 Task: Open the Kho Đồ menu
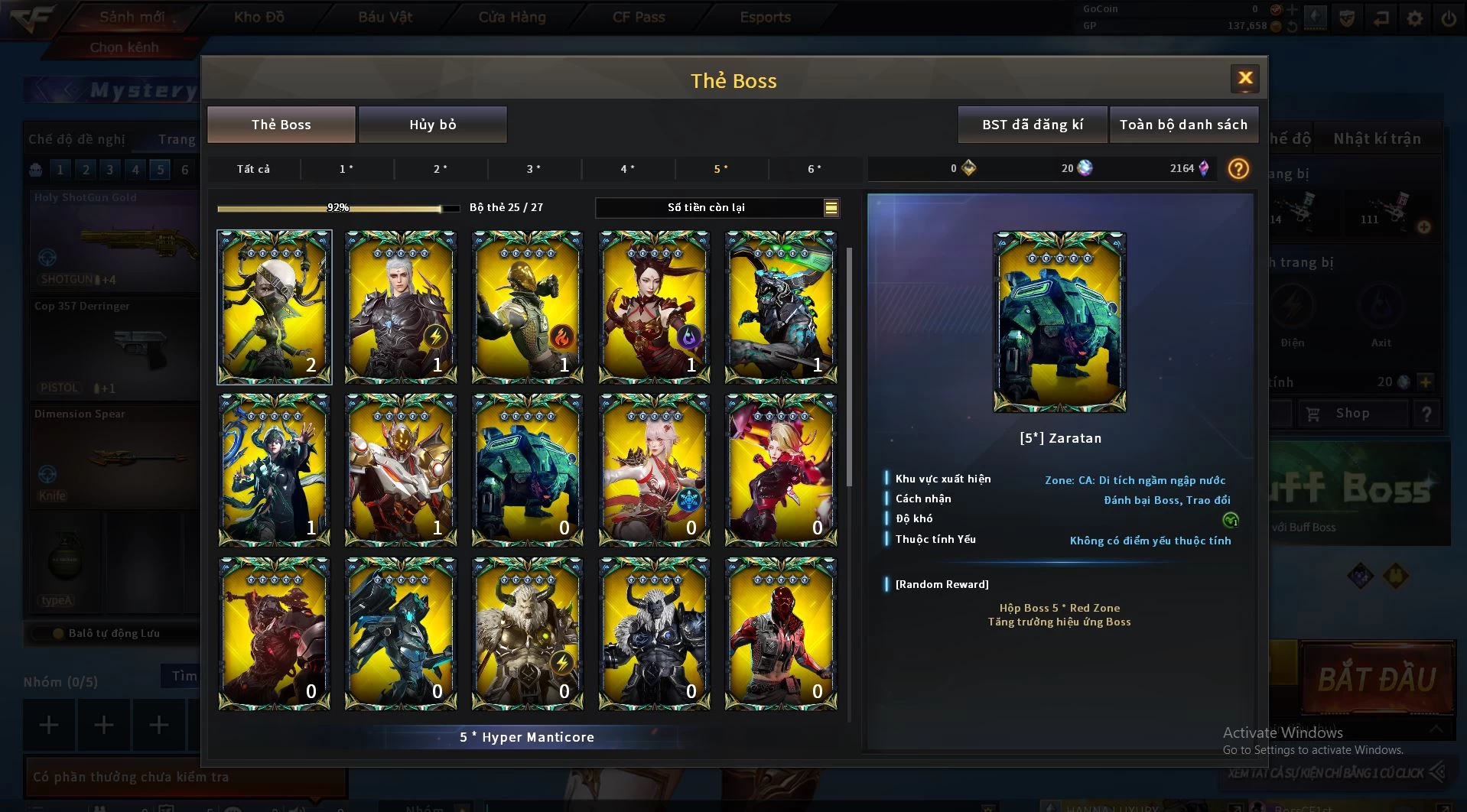coord(259,17)
